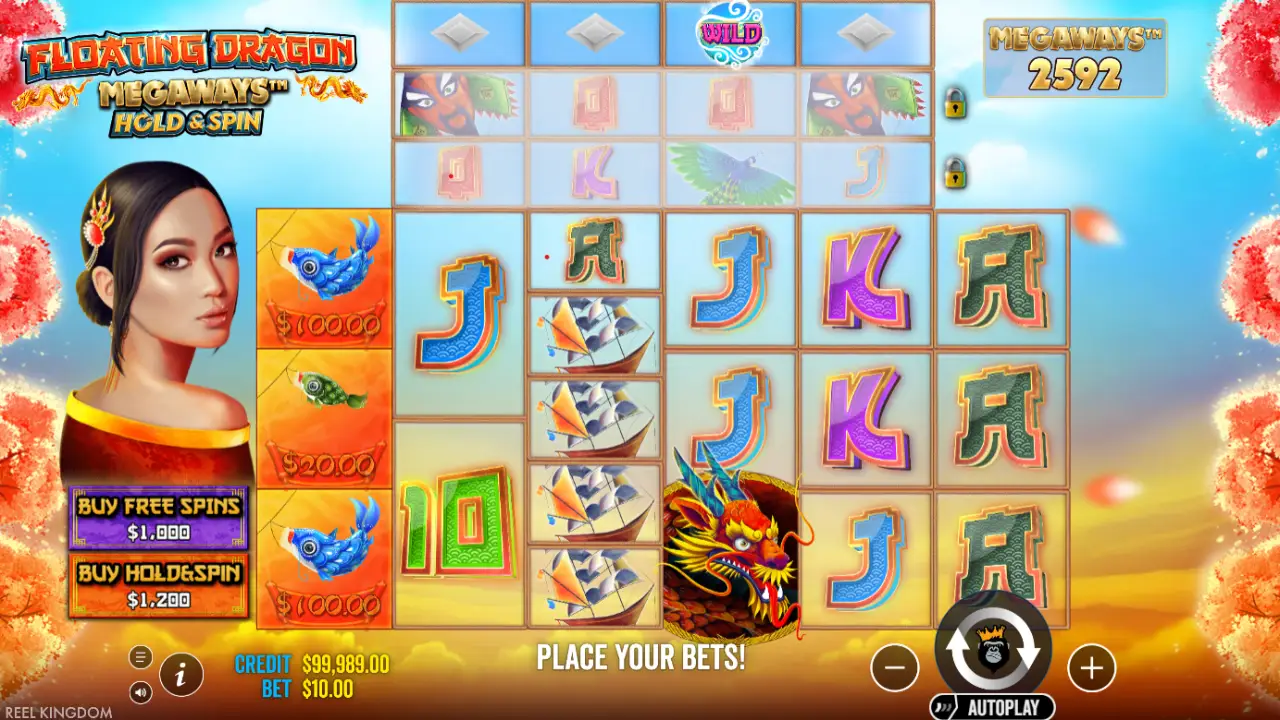Decrease the bet with the minus button
The height and width of the screenshot is (720, 1280).
tap(894, 666)
